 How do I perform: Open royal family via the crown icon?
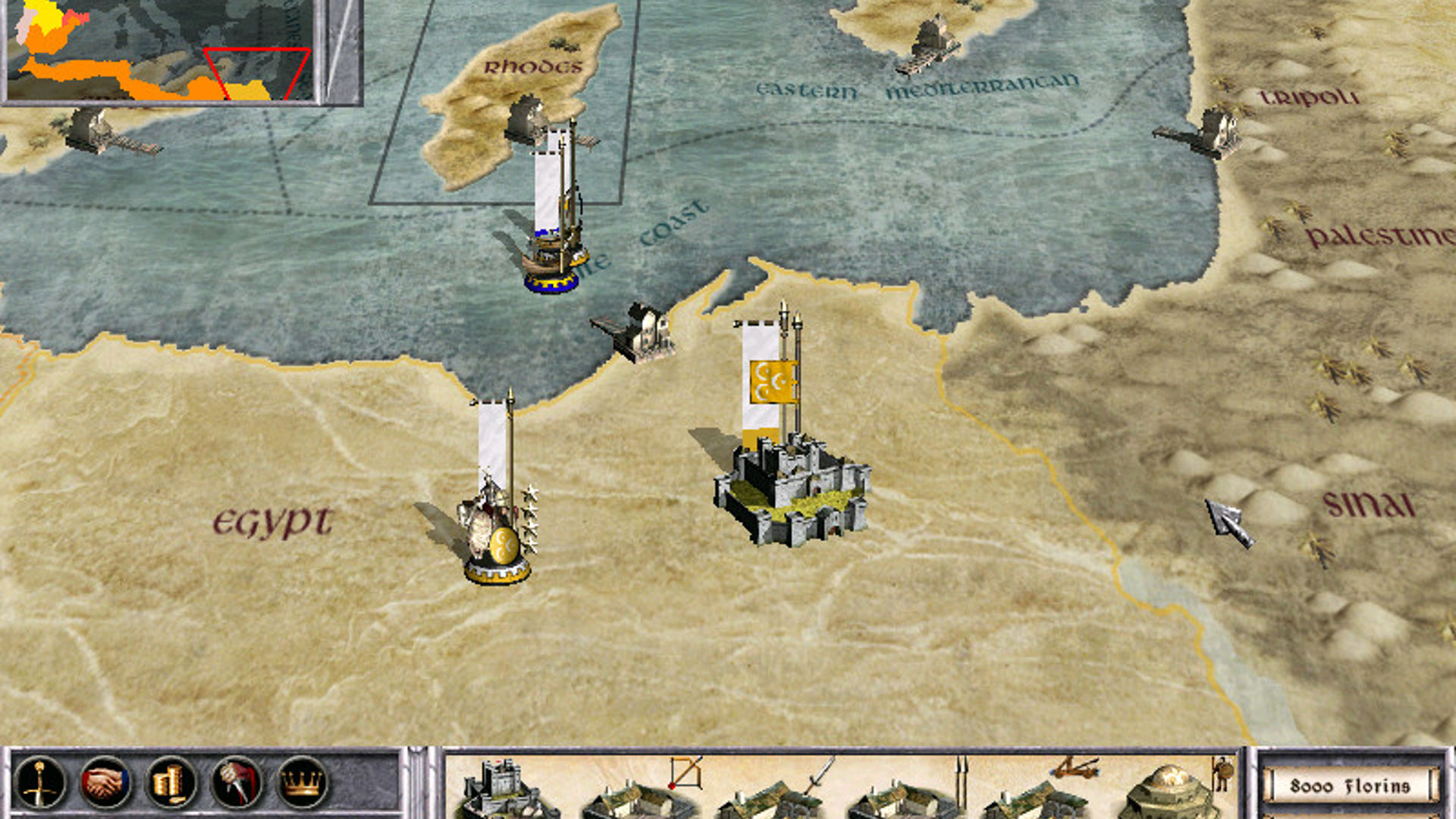pyautogui.click(x=300, y=781)
